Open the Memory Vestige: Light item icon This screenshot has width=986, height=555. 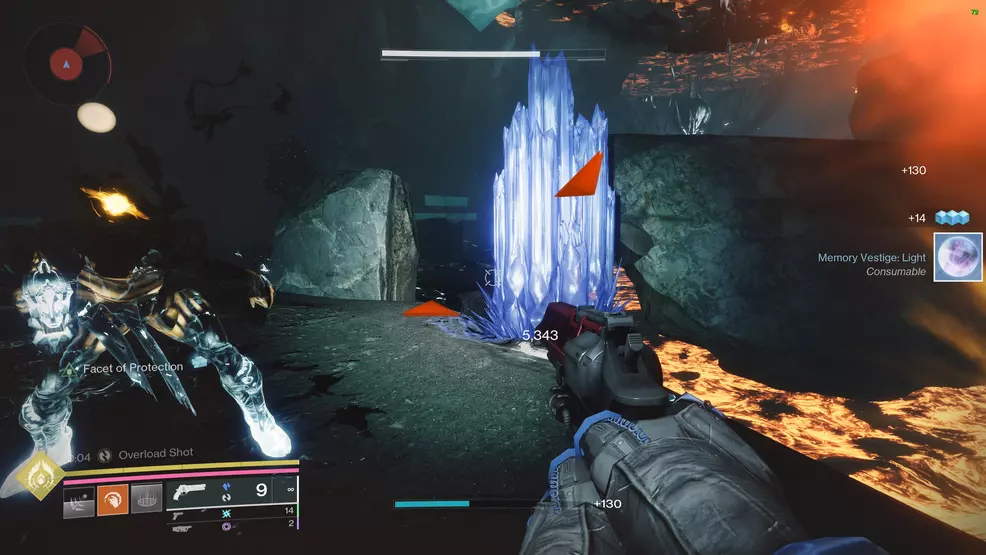pos(957,257)
